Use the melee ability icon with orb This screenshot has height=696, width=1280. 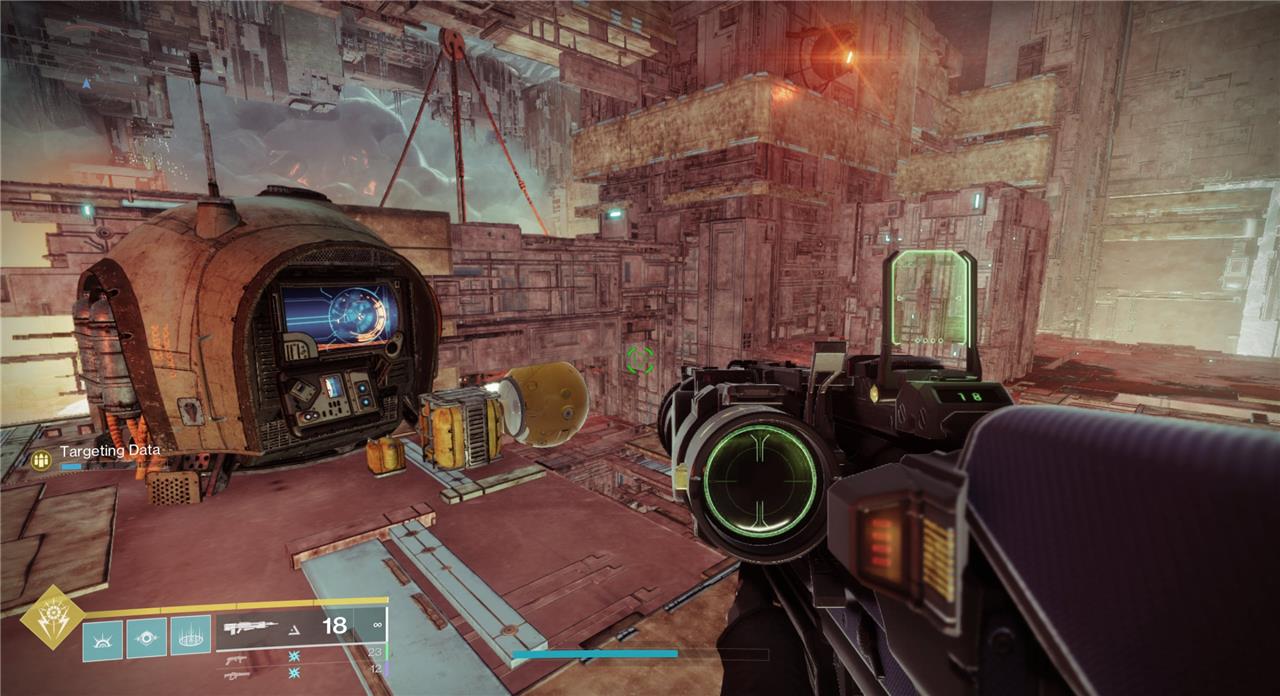coord(146,637)
